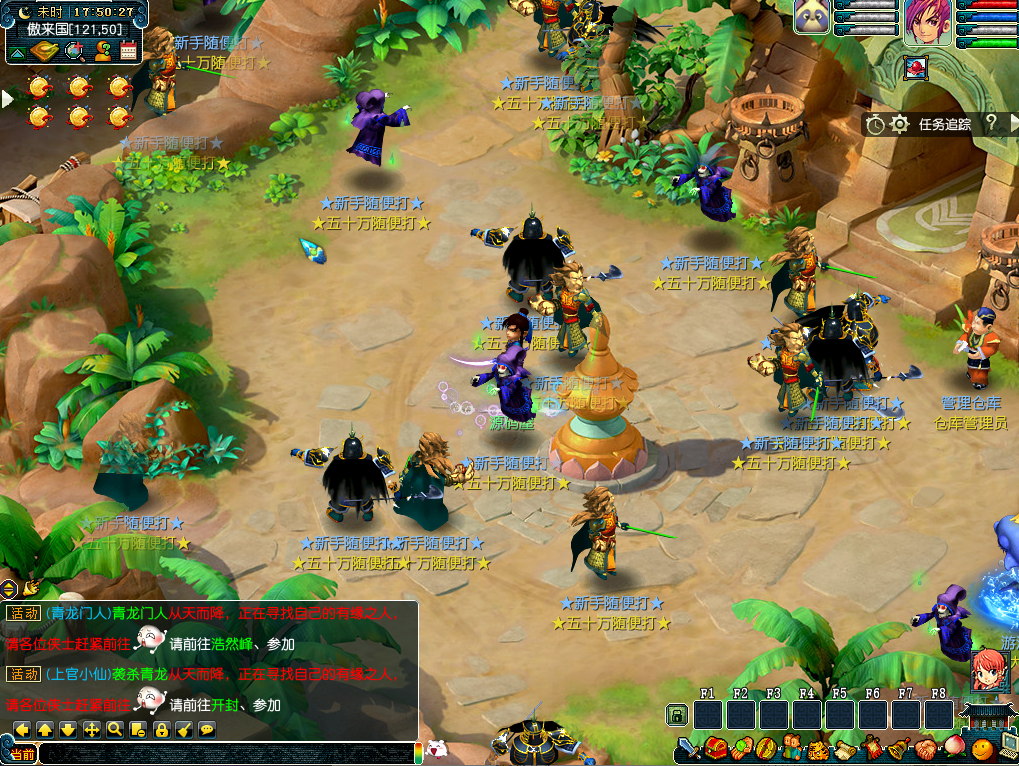Open the paper scroll quest icon
The image size is (1019, 766).
click(x=845, y=748)
